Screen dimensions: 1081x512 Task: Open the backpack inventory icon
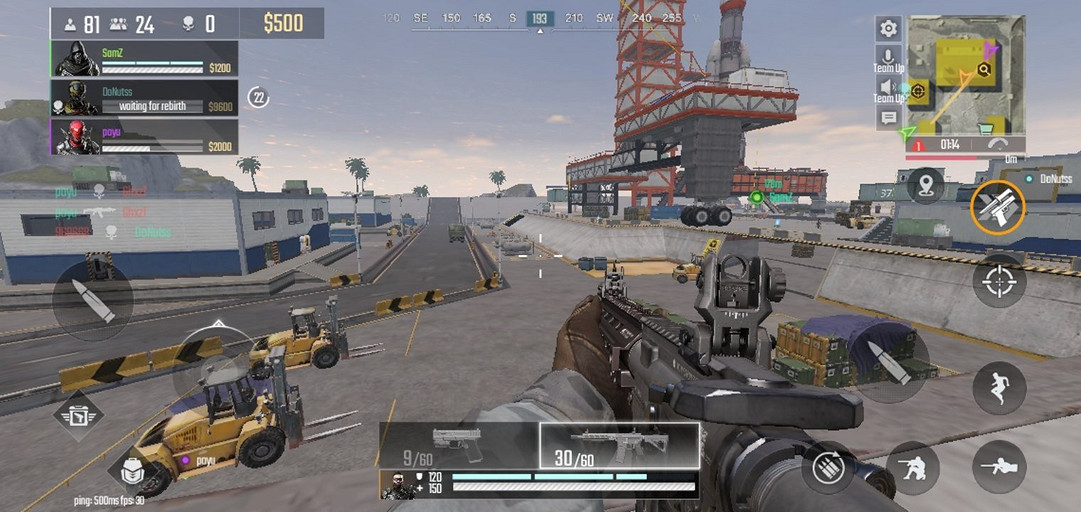tap(132, 469)
